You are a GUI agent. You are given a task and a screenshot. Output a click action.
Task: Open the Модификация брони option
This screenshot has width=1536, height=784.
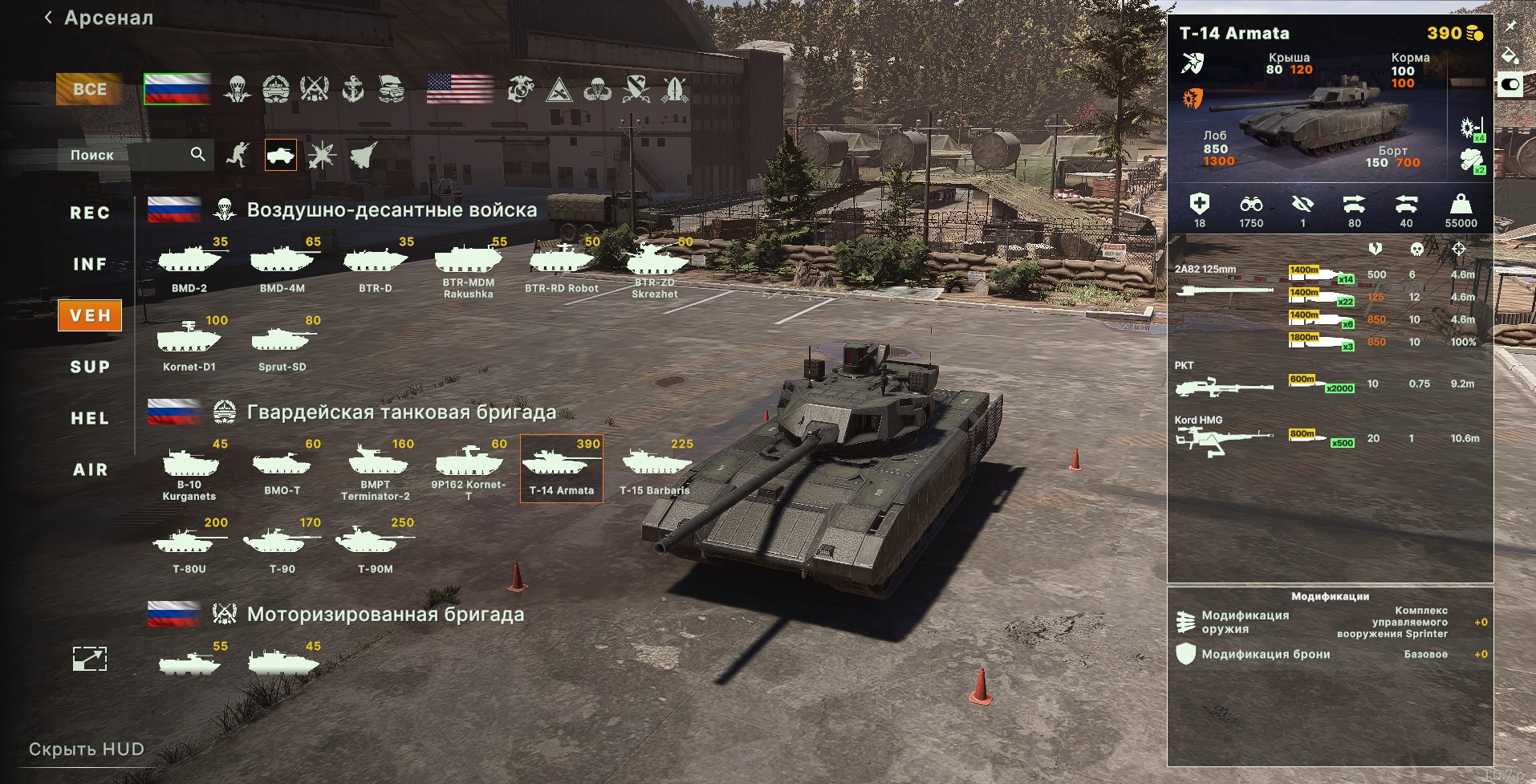click(x=1265, y=654)
